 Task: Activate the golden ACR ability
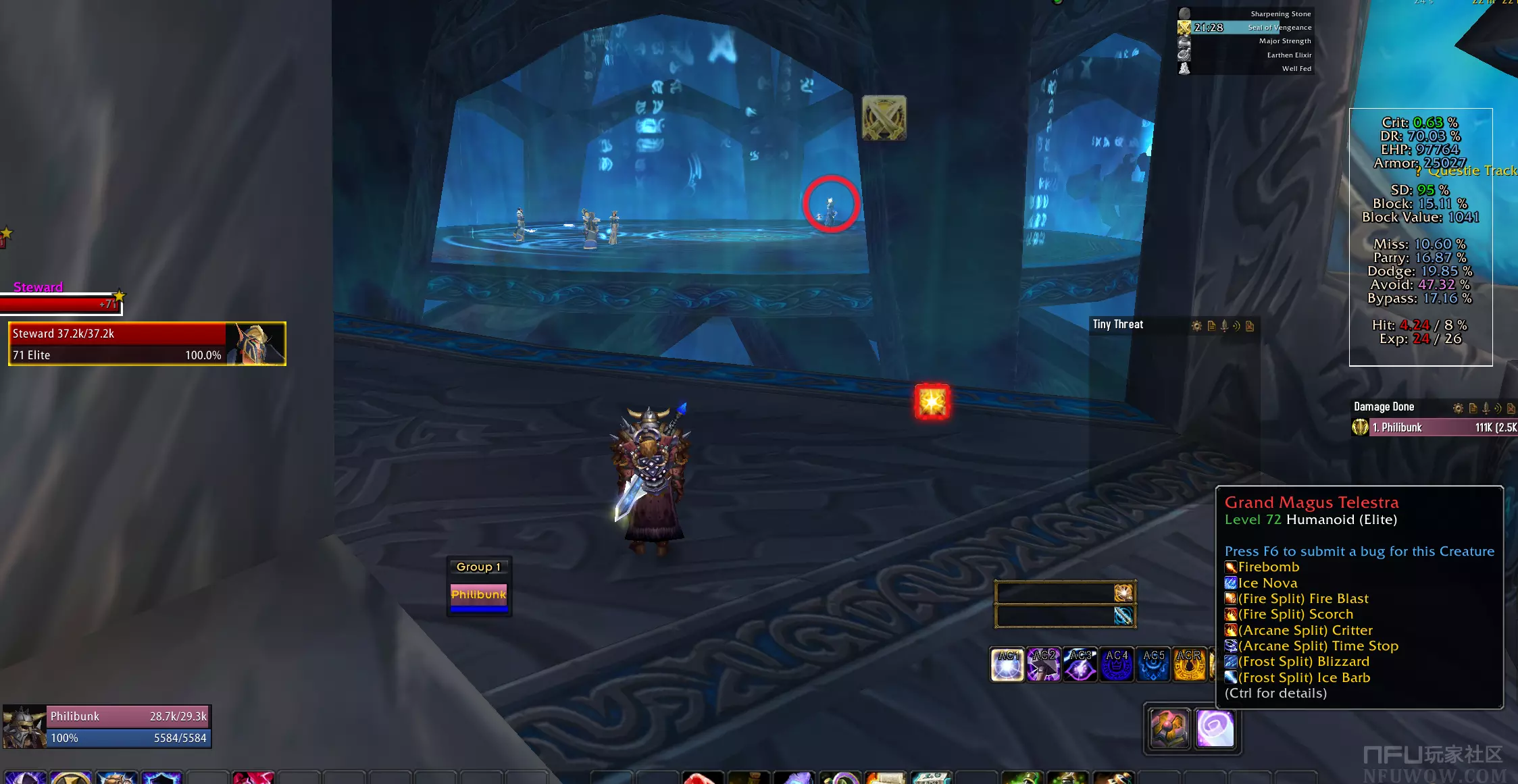(x=1189, y=664)
